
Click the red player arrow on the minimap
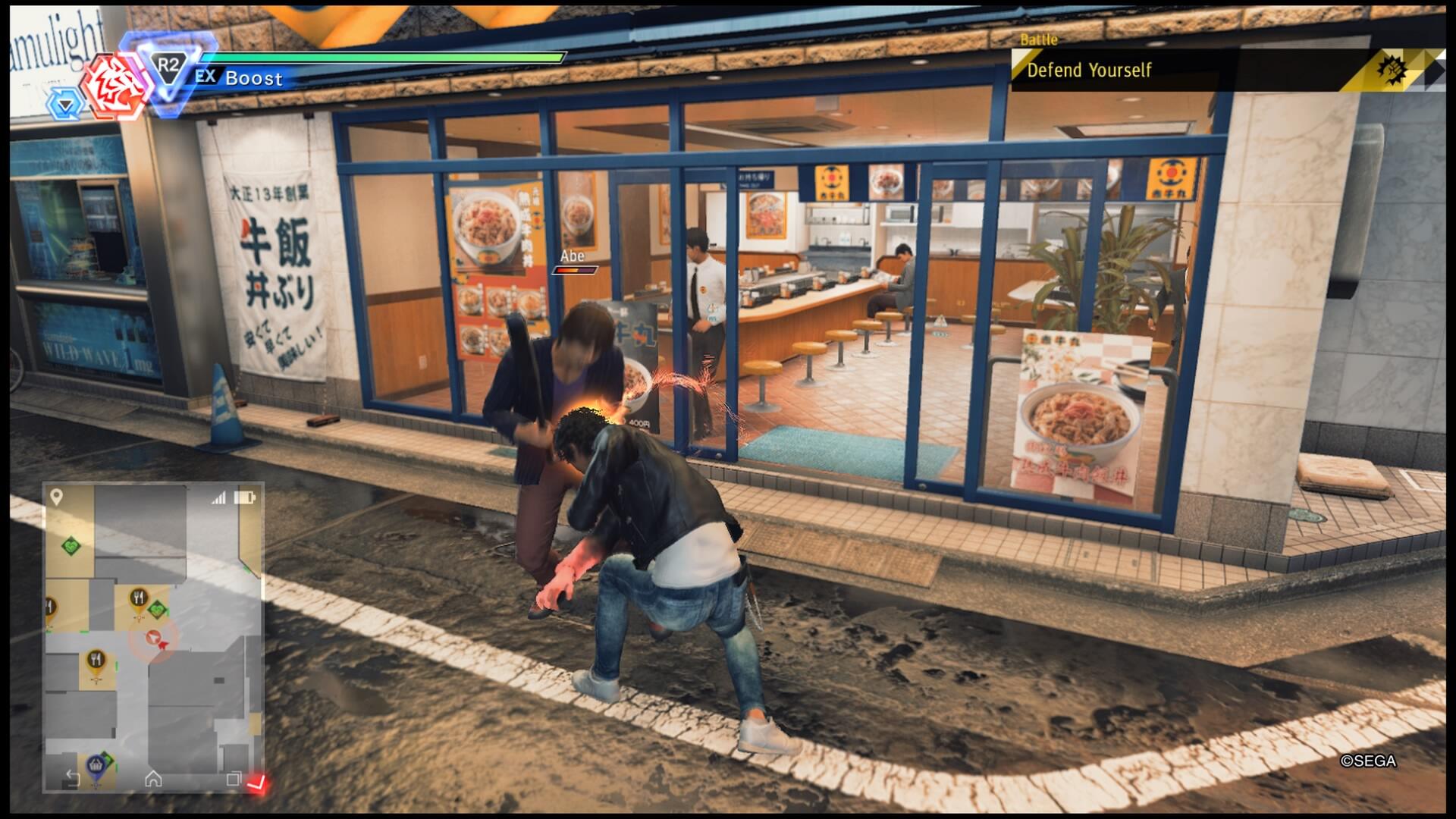155,639
